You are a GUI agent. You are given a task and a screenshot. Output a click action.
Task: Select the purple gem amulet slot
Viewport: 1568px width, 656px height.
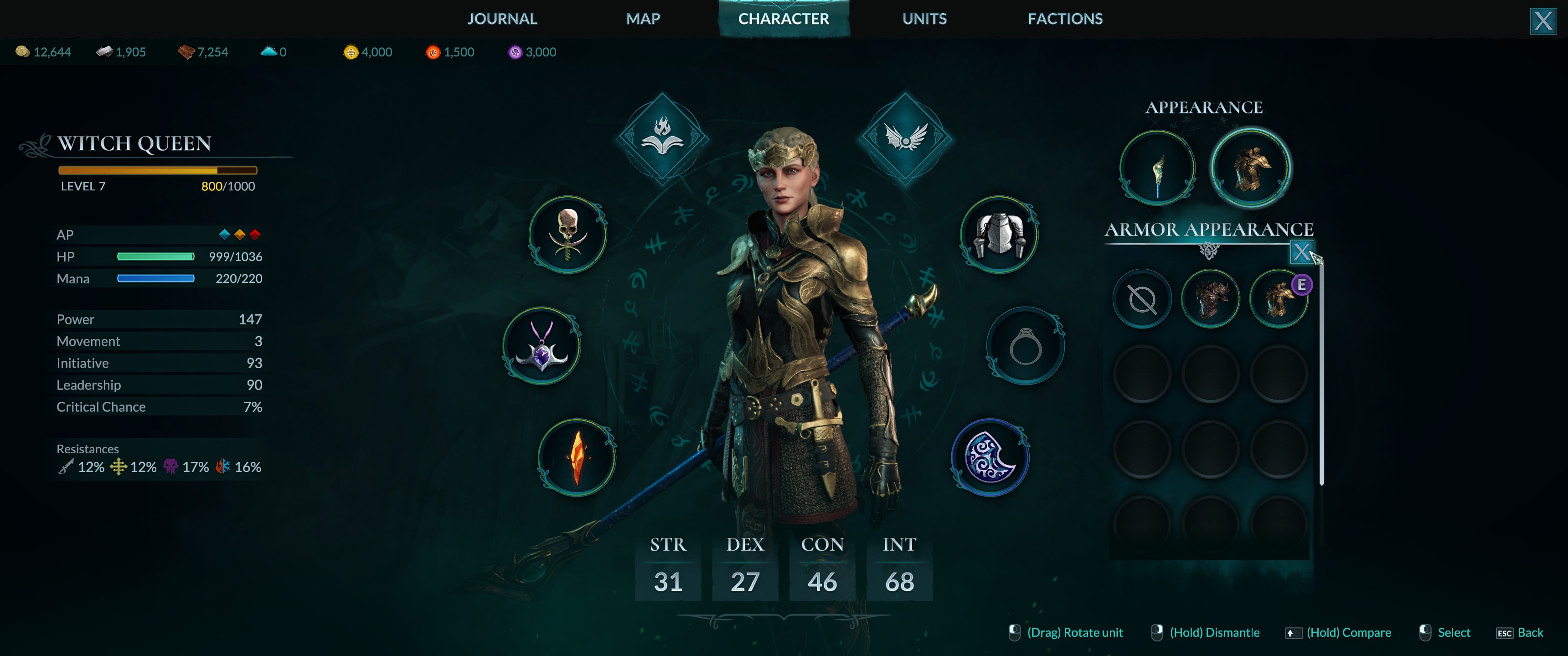542,346
